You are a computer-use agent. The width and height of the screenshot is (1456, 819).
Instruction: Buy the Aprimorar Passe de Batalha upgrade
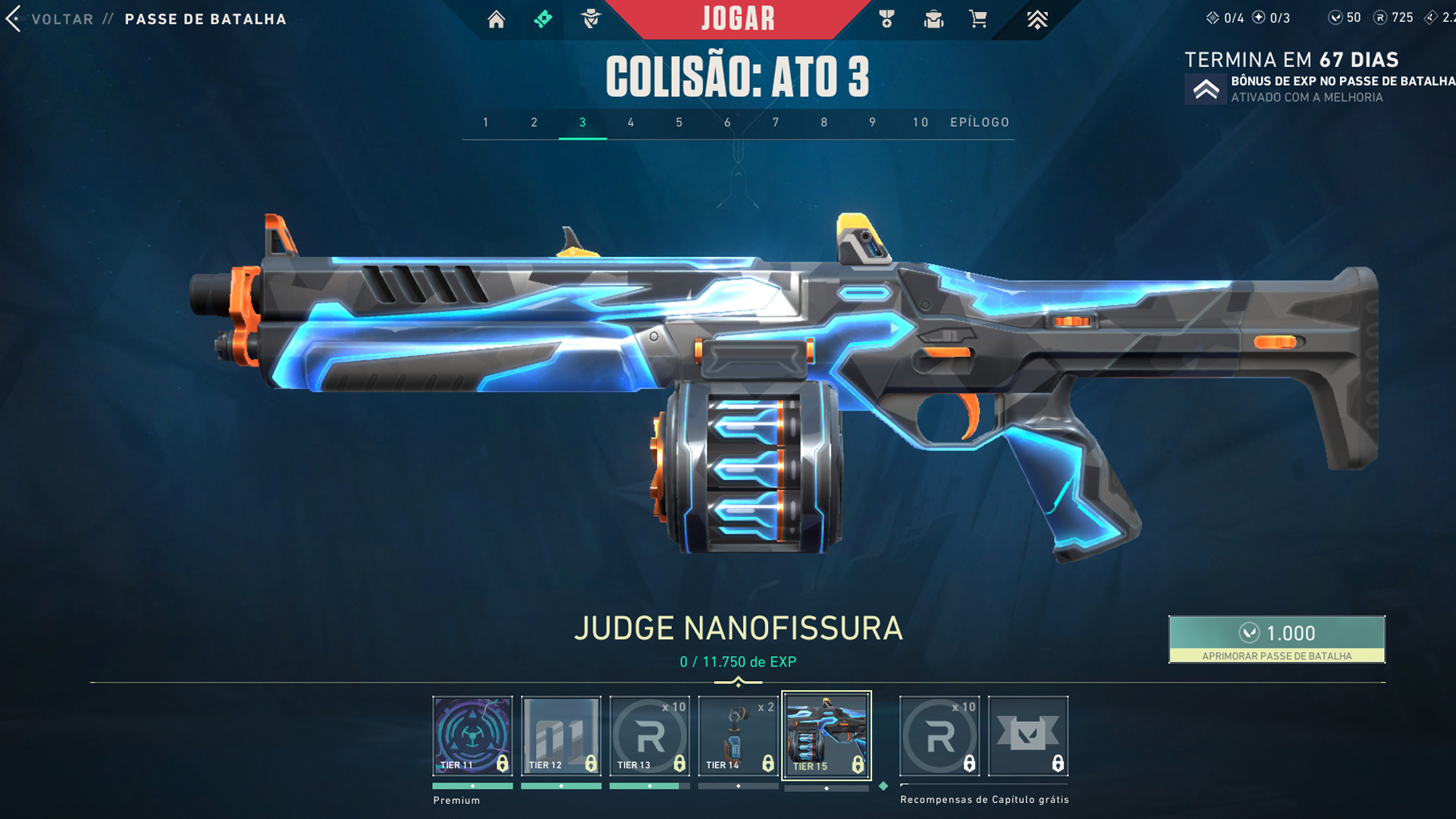(x=1277, y=639)
